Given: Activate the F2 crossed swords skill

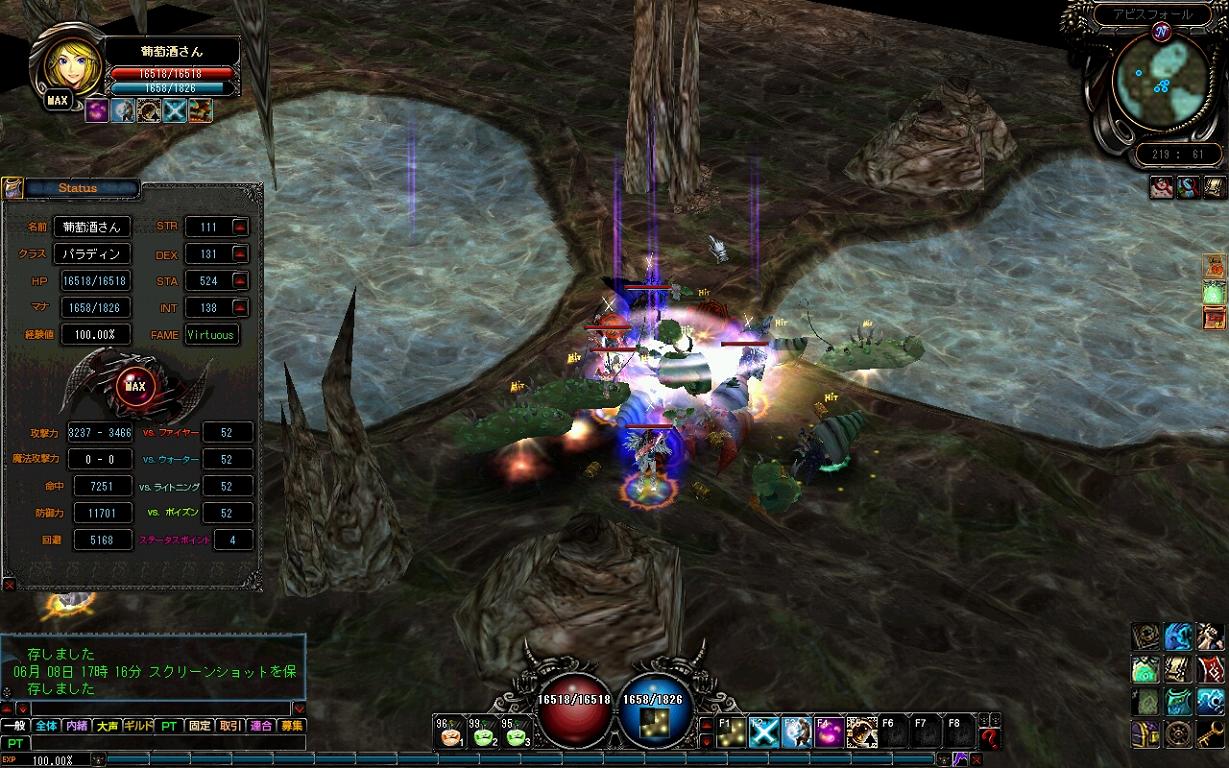Looking at the screenshot, I should (765, 733).
